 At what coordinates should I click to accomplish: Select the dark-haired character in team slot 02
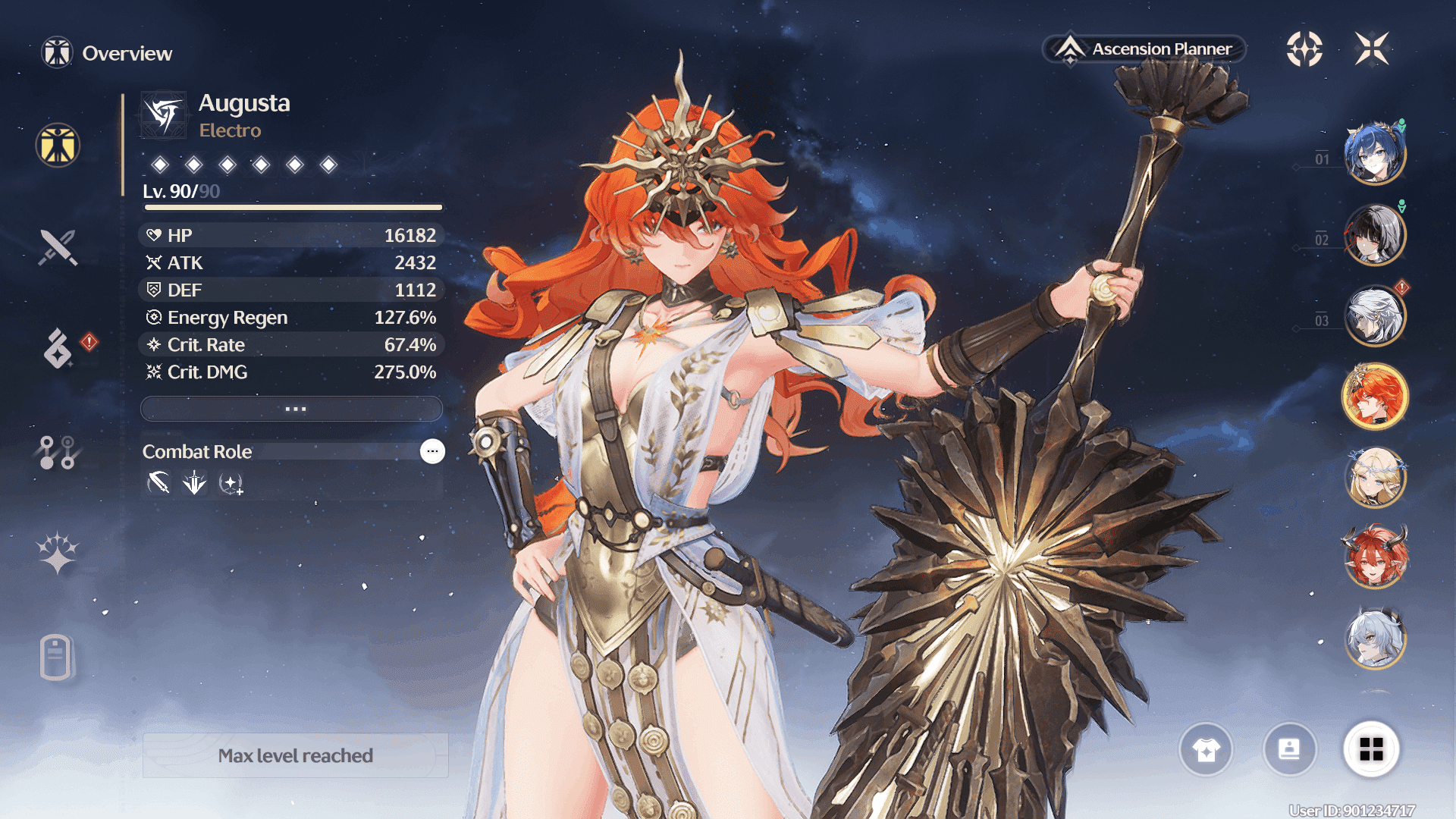1375,235
